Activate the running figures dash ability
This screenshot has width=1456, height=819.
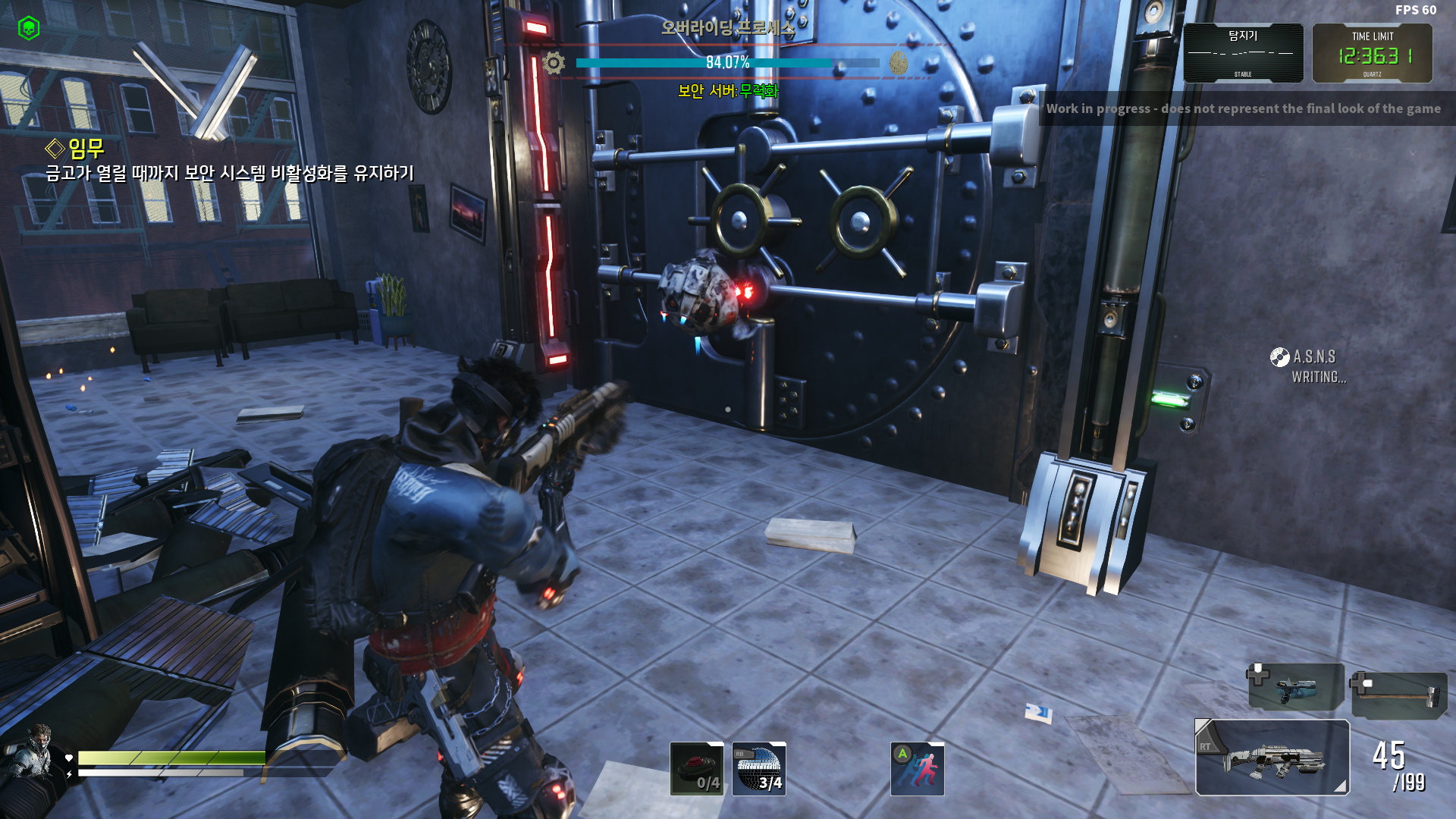917,768
